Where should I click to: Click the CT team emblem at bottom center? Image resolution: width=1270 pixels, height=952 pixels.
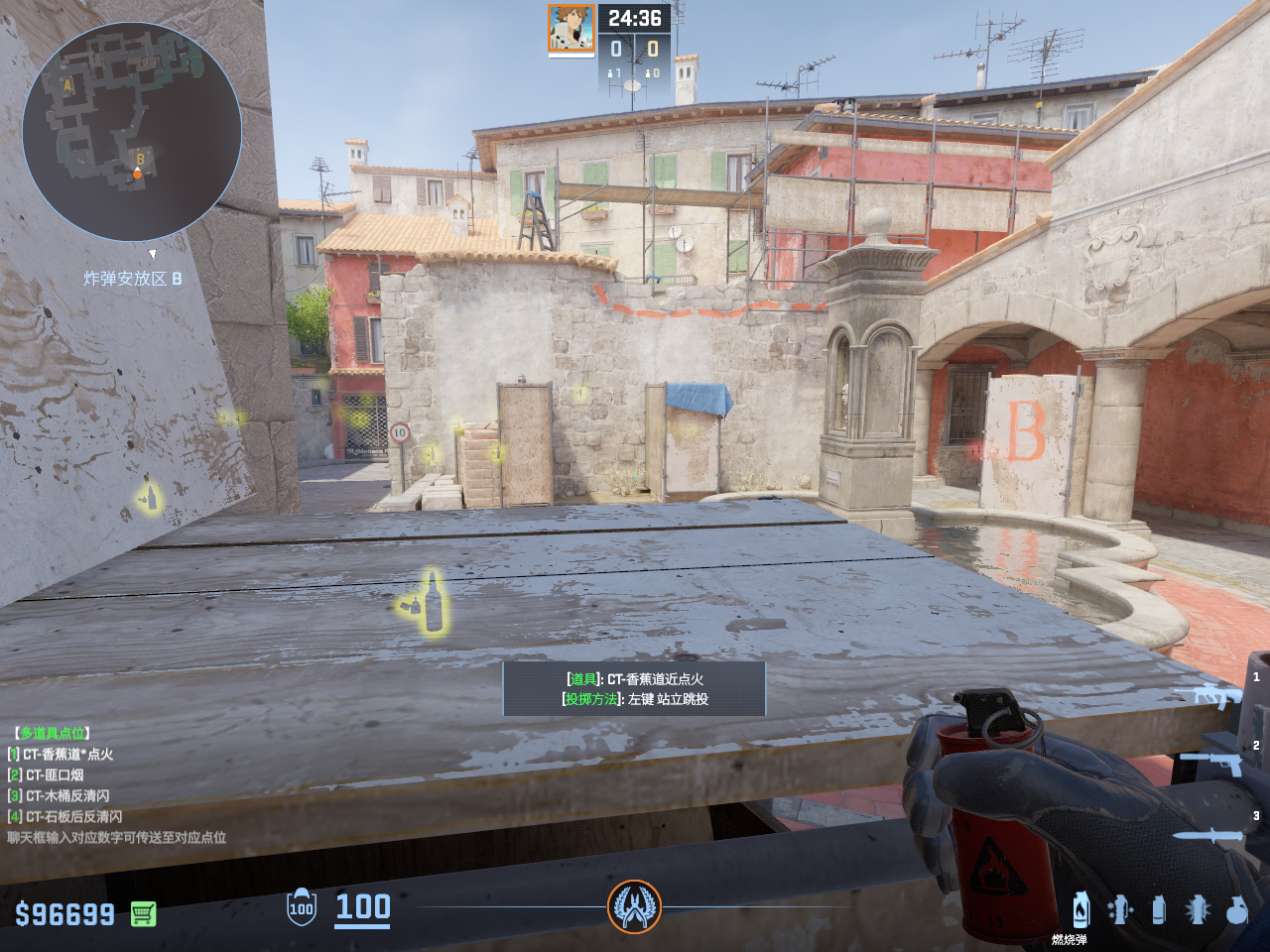point(634,906)
